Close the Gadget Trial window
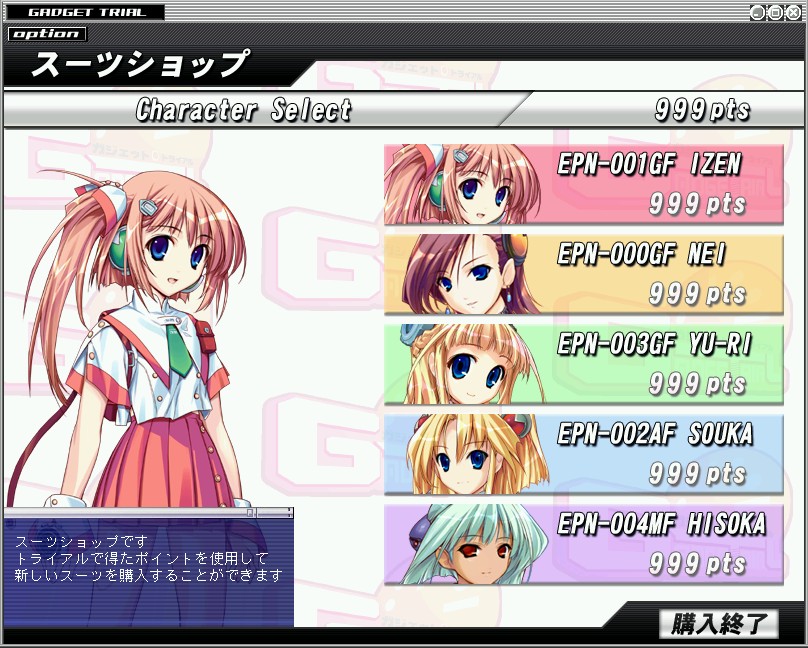 (794, 13)
